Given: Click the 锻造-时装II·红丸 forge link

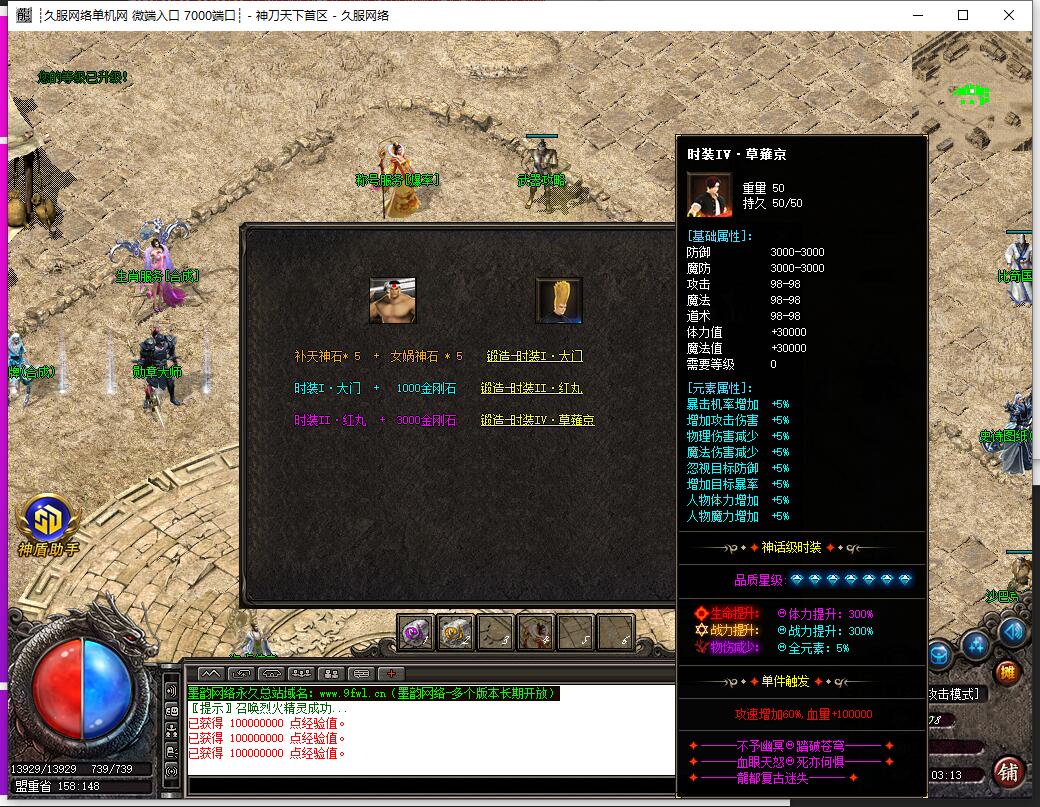Looking at the screenshot, I should point(531,388).
